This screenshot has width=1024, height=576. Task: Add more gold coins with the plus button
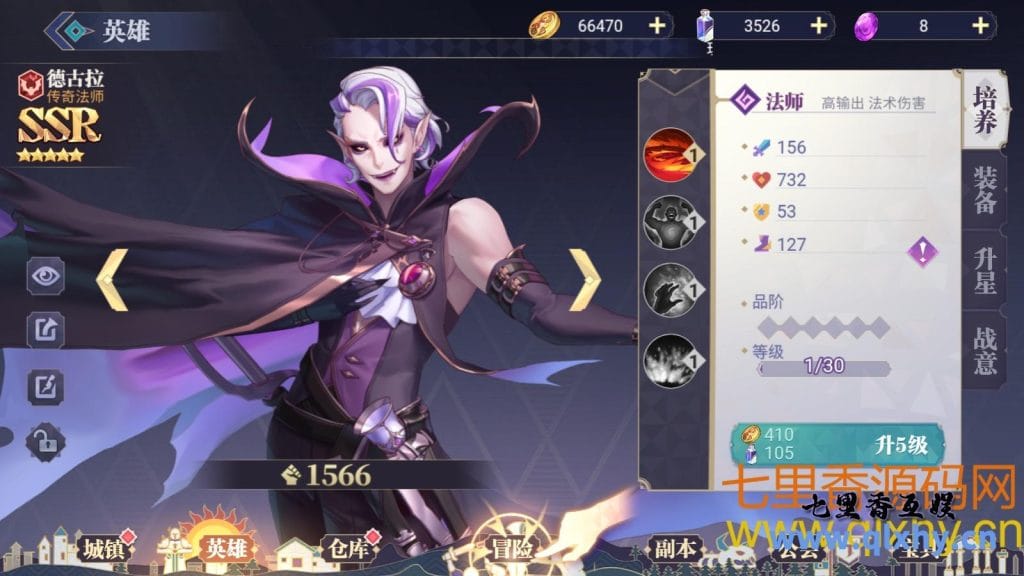656,26
